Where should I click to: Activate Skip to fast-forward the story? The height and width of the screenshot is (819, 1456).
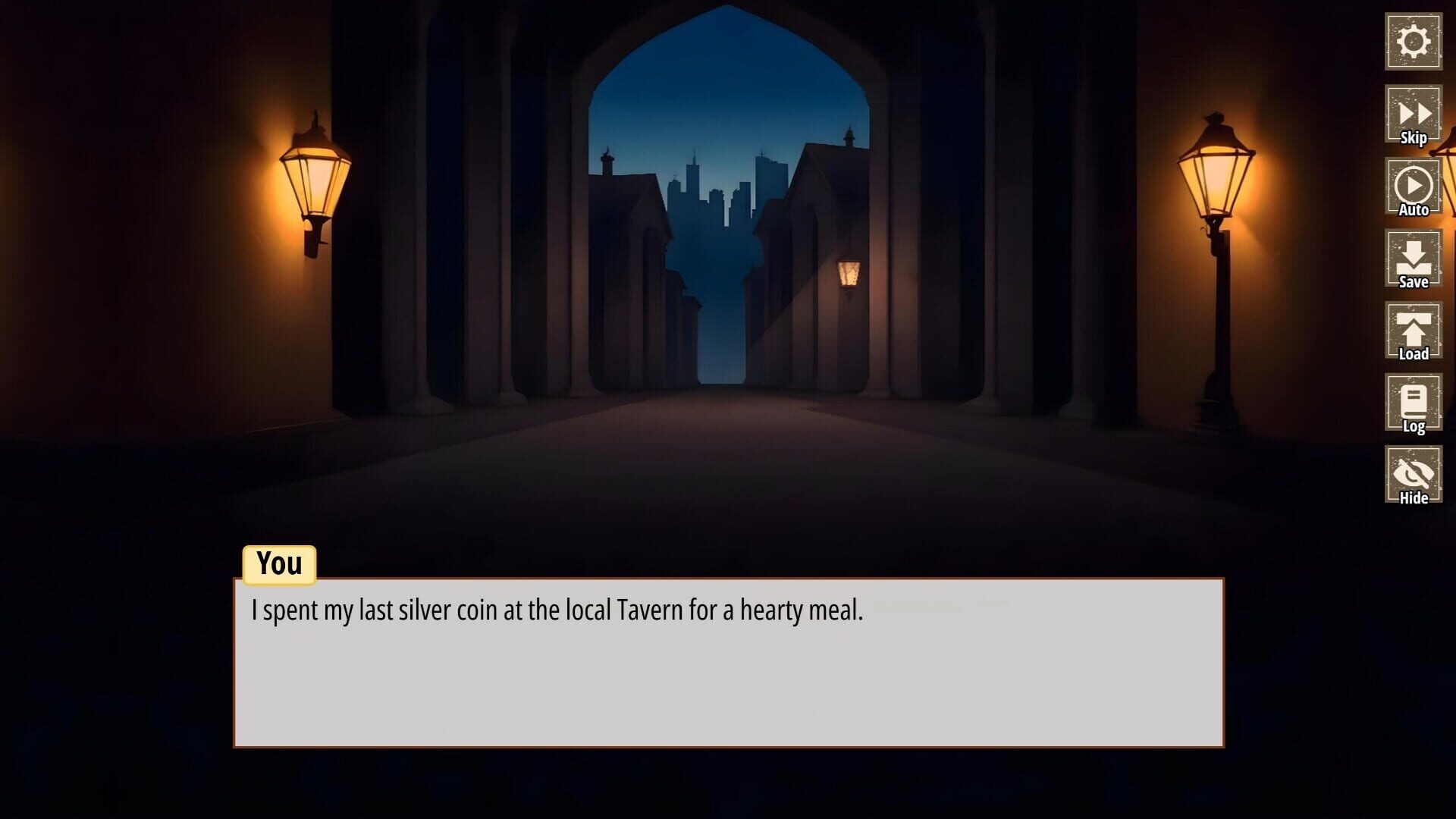[1413, 114]
